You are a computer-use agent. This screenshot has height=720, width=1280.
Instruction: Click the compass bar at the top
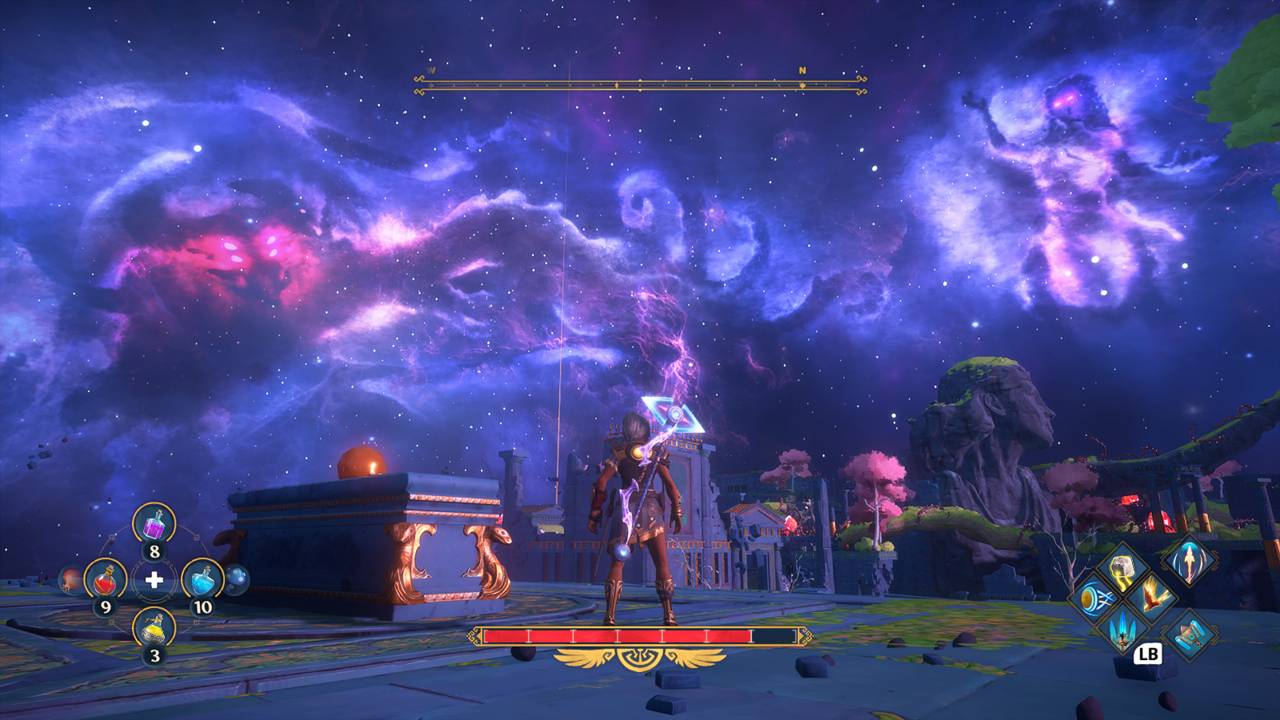(x=640, y=85)
